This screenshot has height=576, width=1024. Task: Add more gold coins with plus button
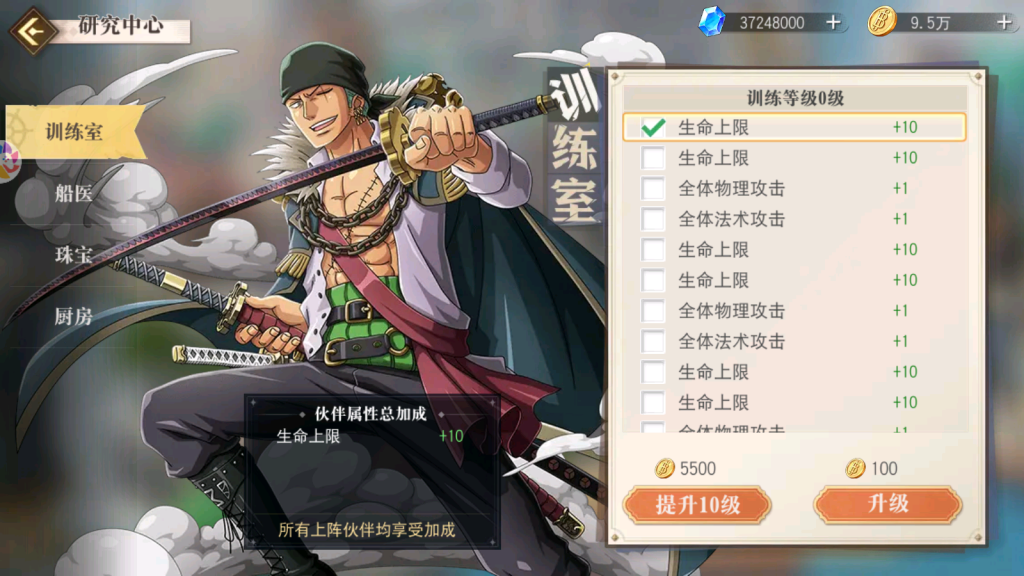[x=1004, y=22]
